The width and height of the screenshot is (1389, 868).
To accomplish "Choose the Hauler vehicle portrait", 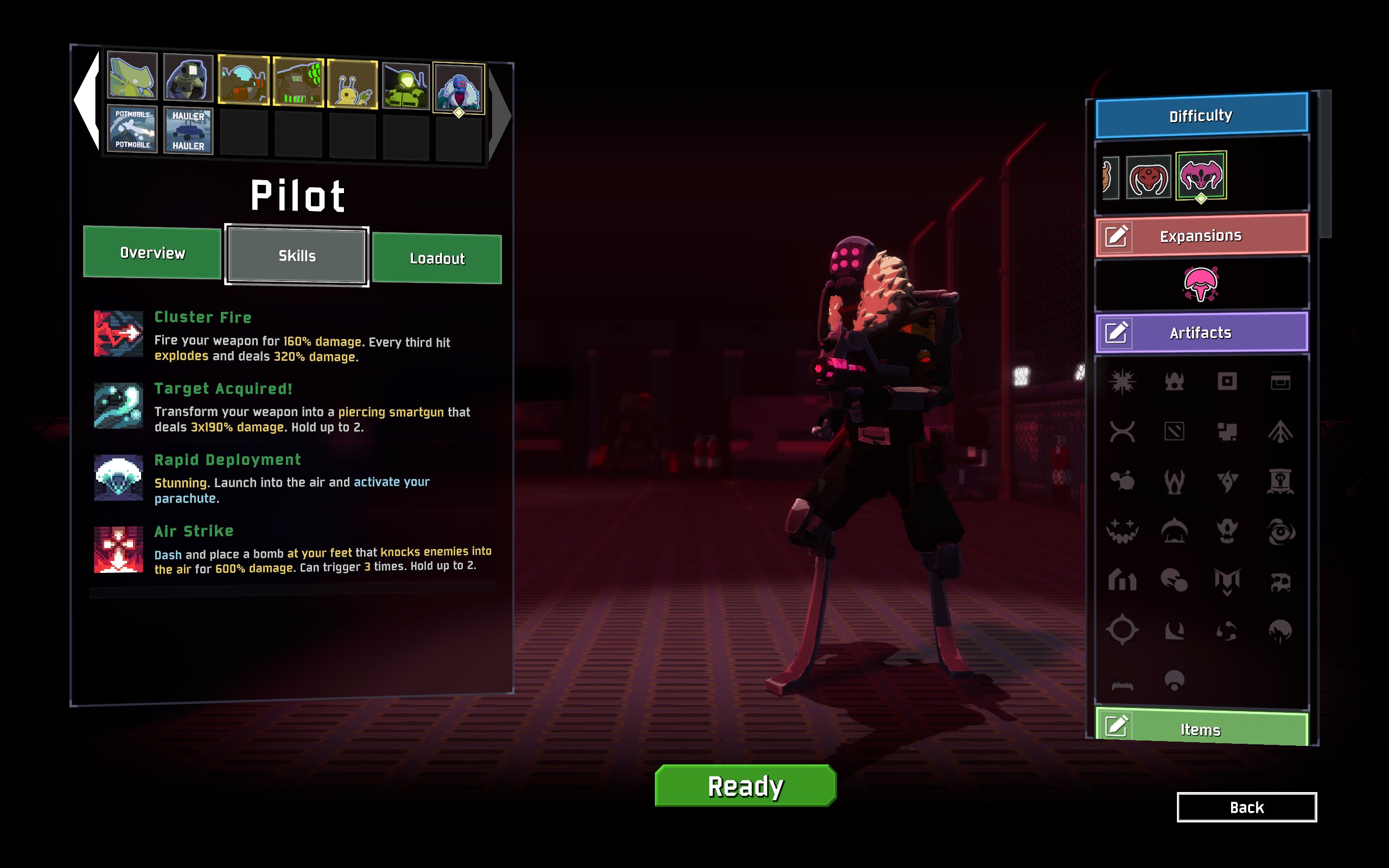I will 188,131.
